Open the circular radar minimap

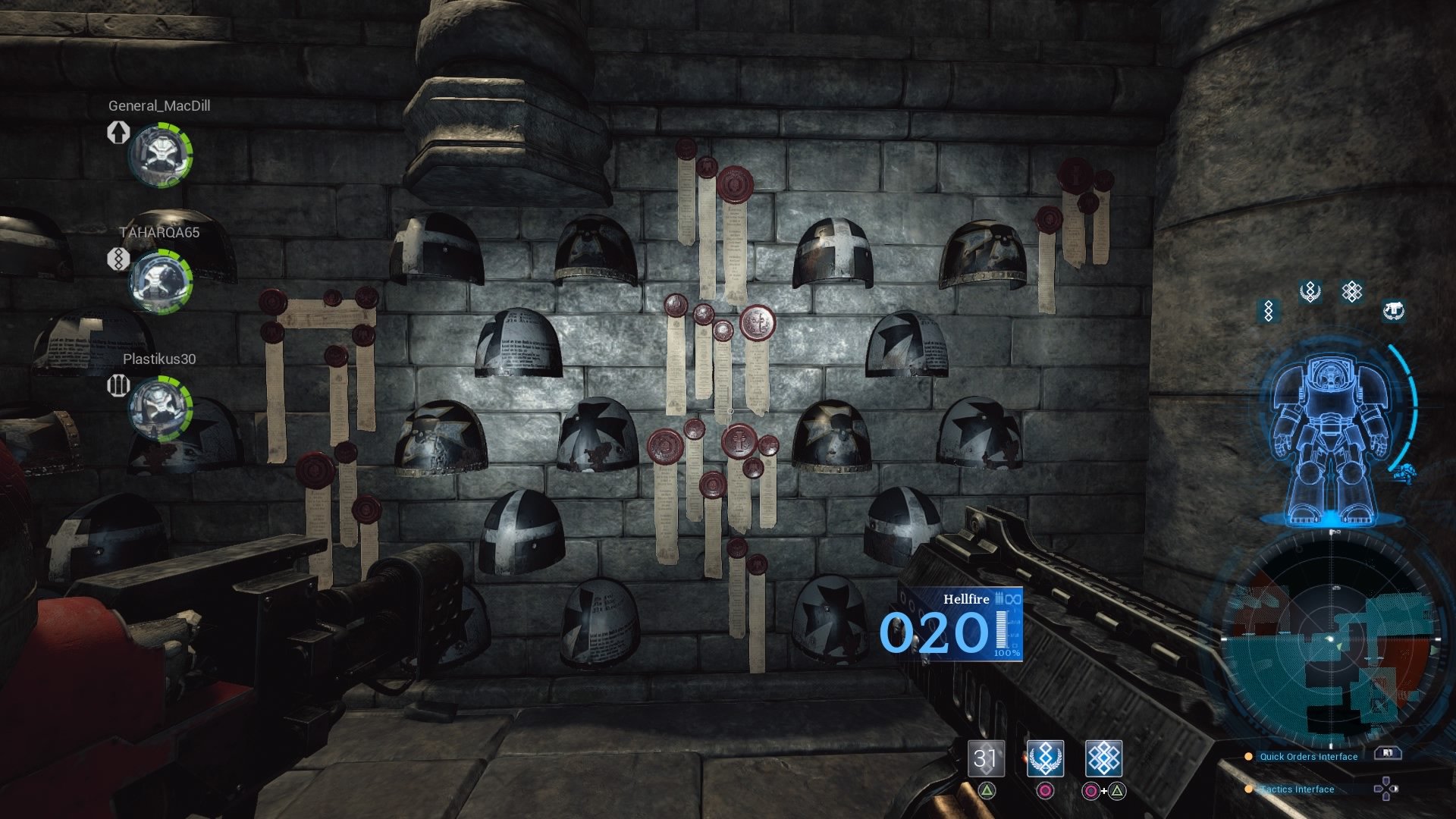[1332, 641]
